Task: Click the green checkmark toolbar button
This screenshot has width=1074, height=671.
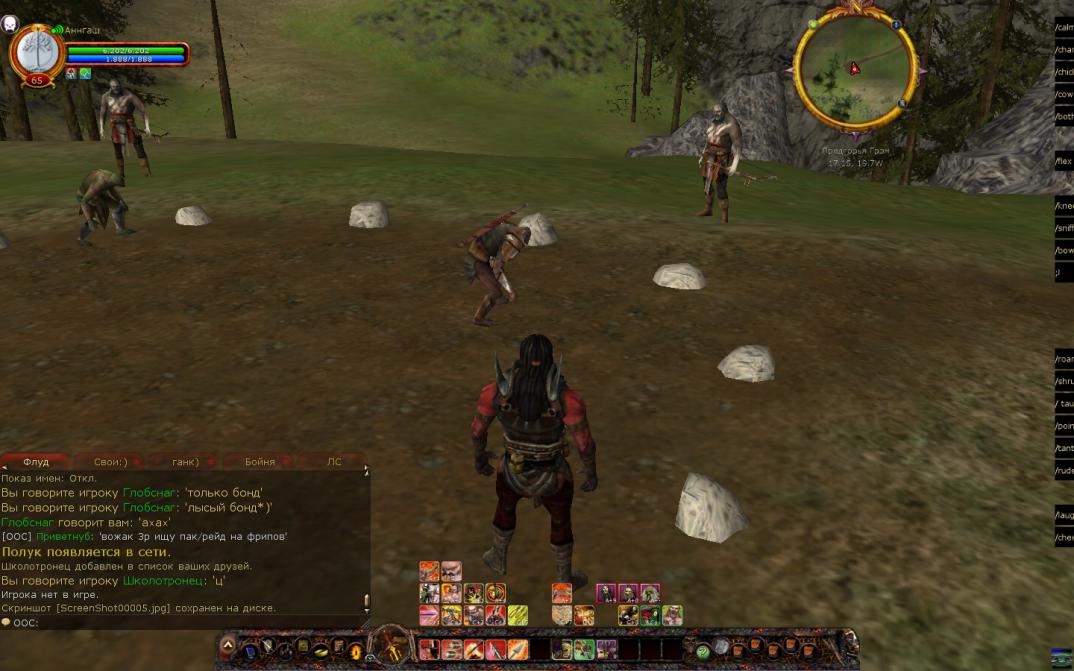Action: click(x=703, y=651)
